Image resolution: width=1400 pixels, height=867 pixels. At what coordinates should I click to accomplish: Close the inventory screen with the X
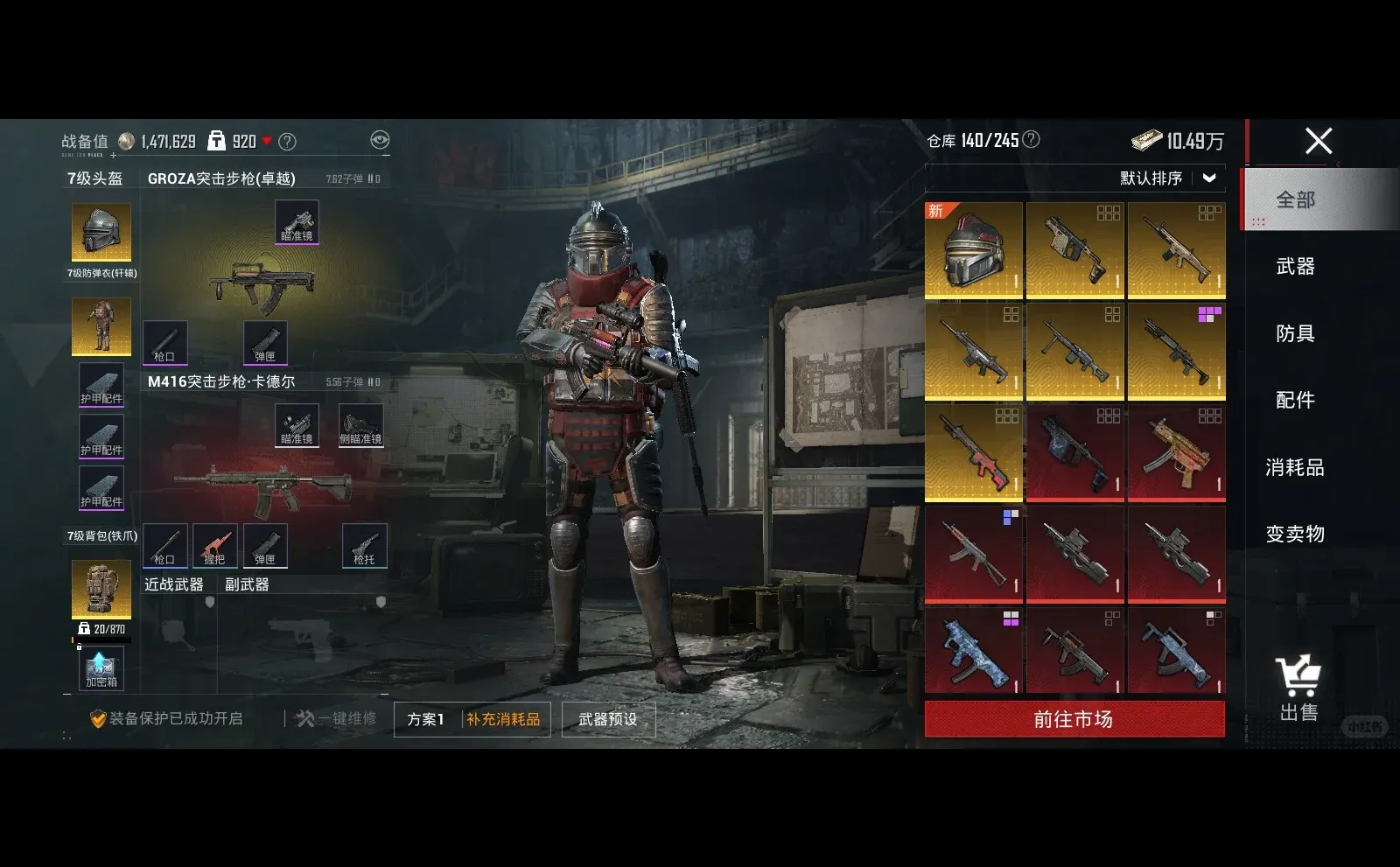tap(1319, 141)
